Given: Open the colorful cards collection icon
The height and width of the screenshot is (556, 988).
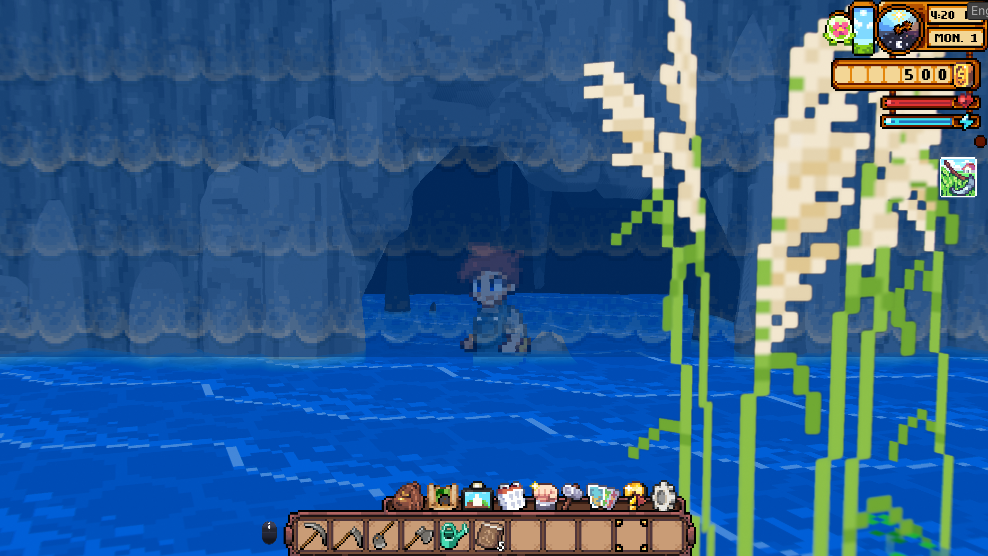Looking at the screenshot, I should (x=603, y=496).
